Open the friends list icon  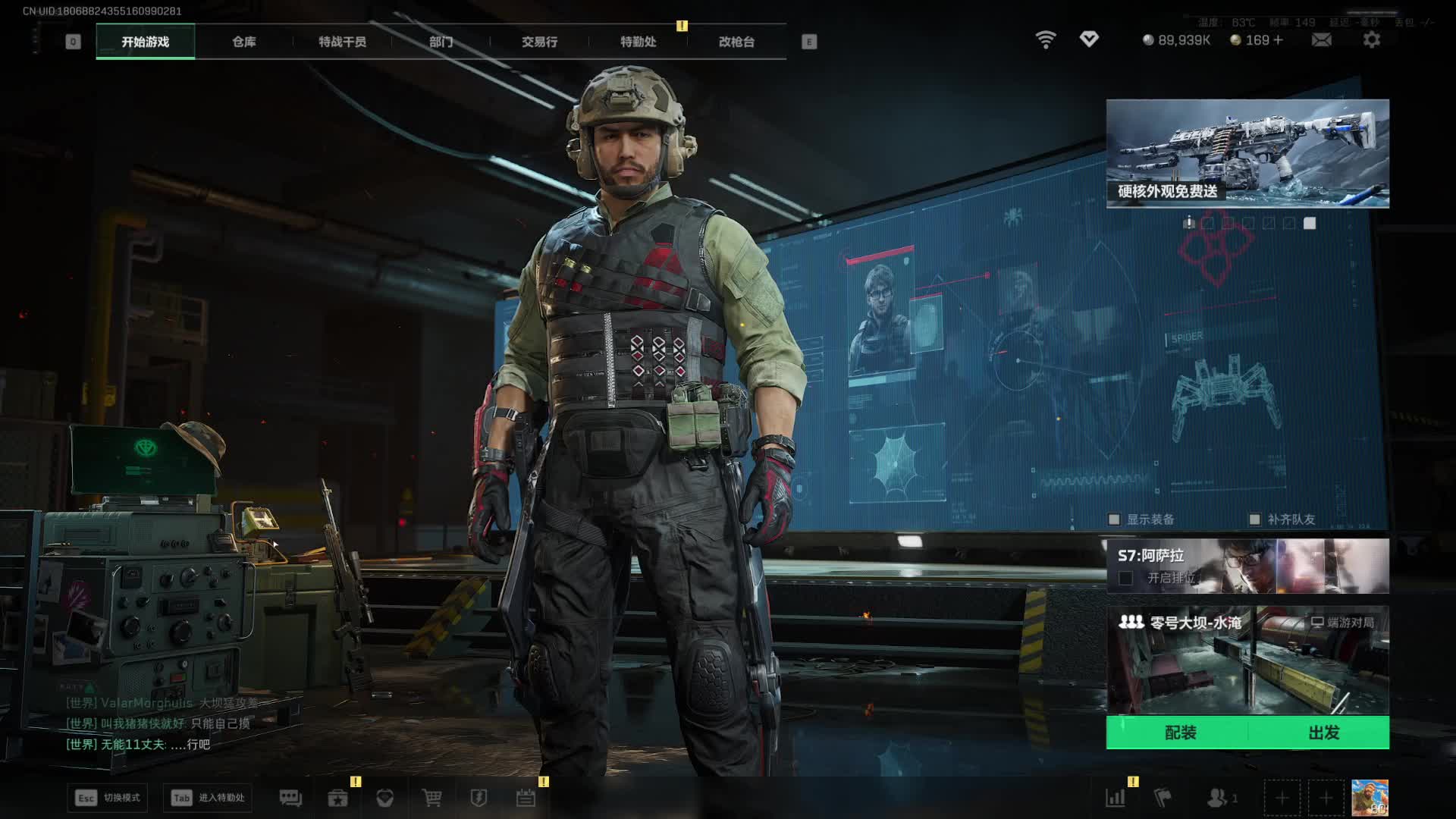tap(1218, 798)
